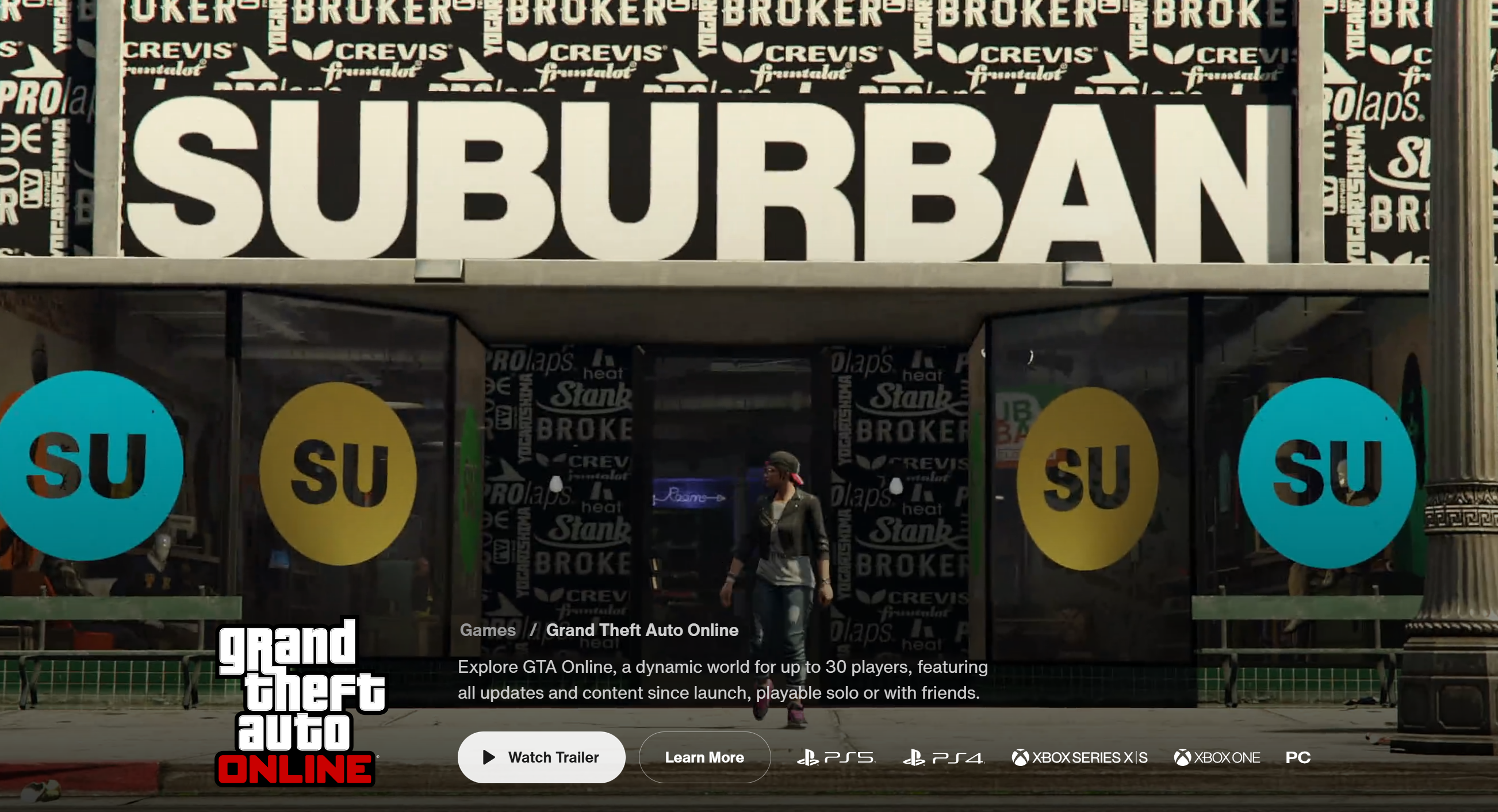1498x812 pixels.
Task: Click the GTA Online description text
Action: (x=721, y=679)
